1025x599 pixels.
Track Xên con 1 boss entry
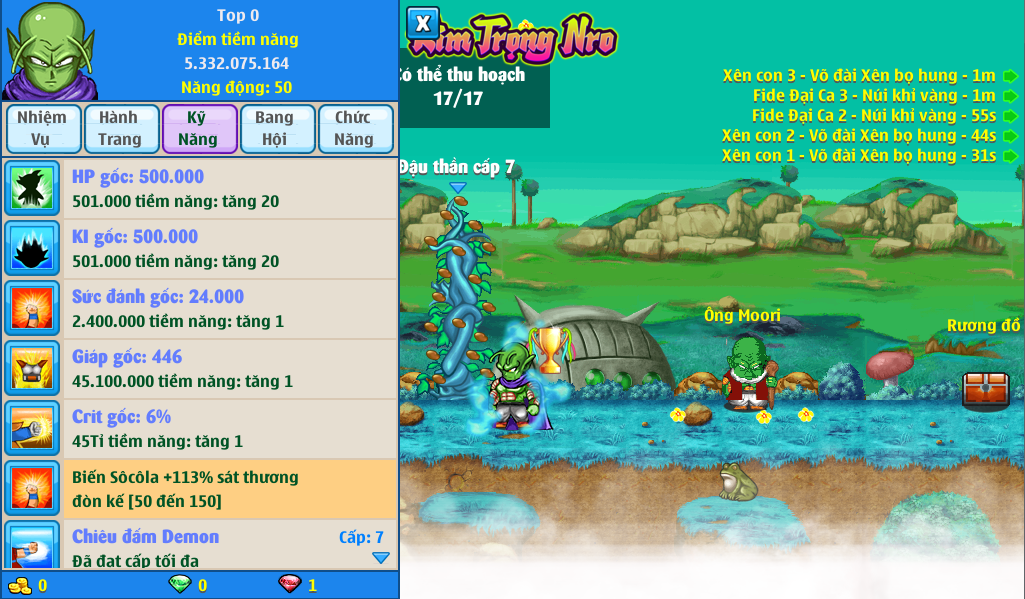(1011, 156)
